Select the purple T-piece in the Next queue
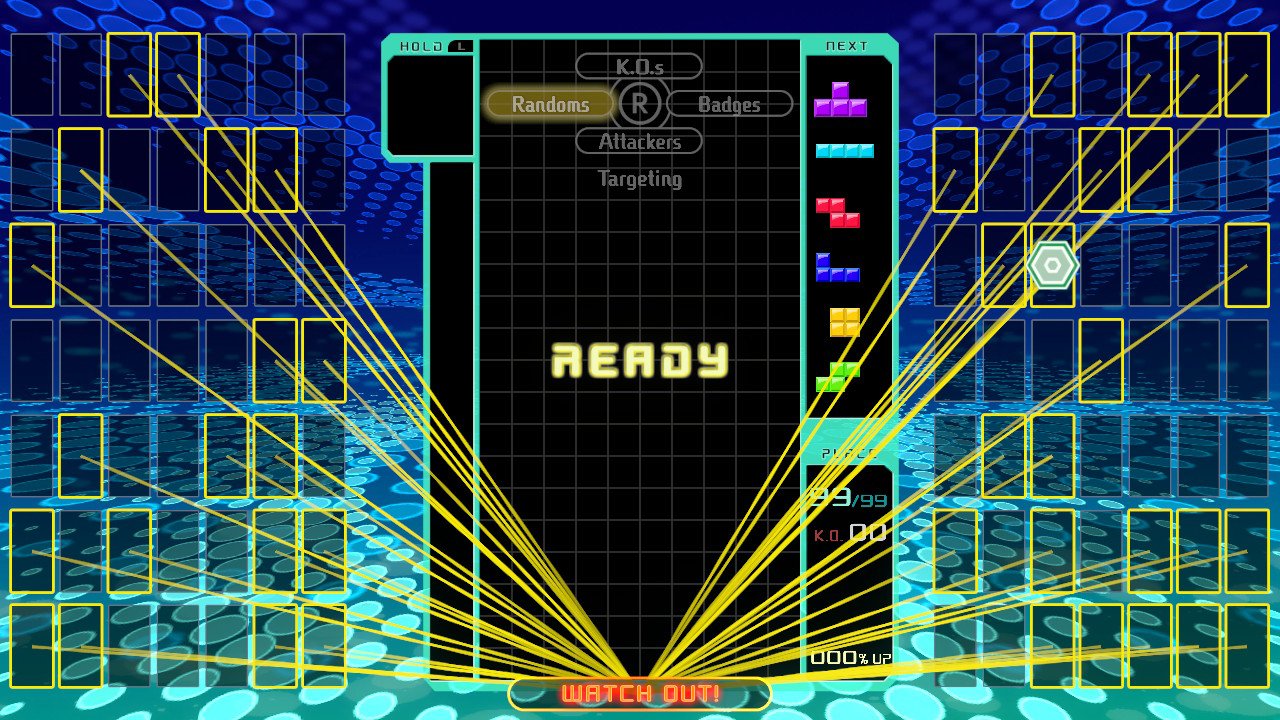 click(x=840, y=101)
